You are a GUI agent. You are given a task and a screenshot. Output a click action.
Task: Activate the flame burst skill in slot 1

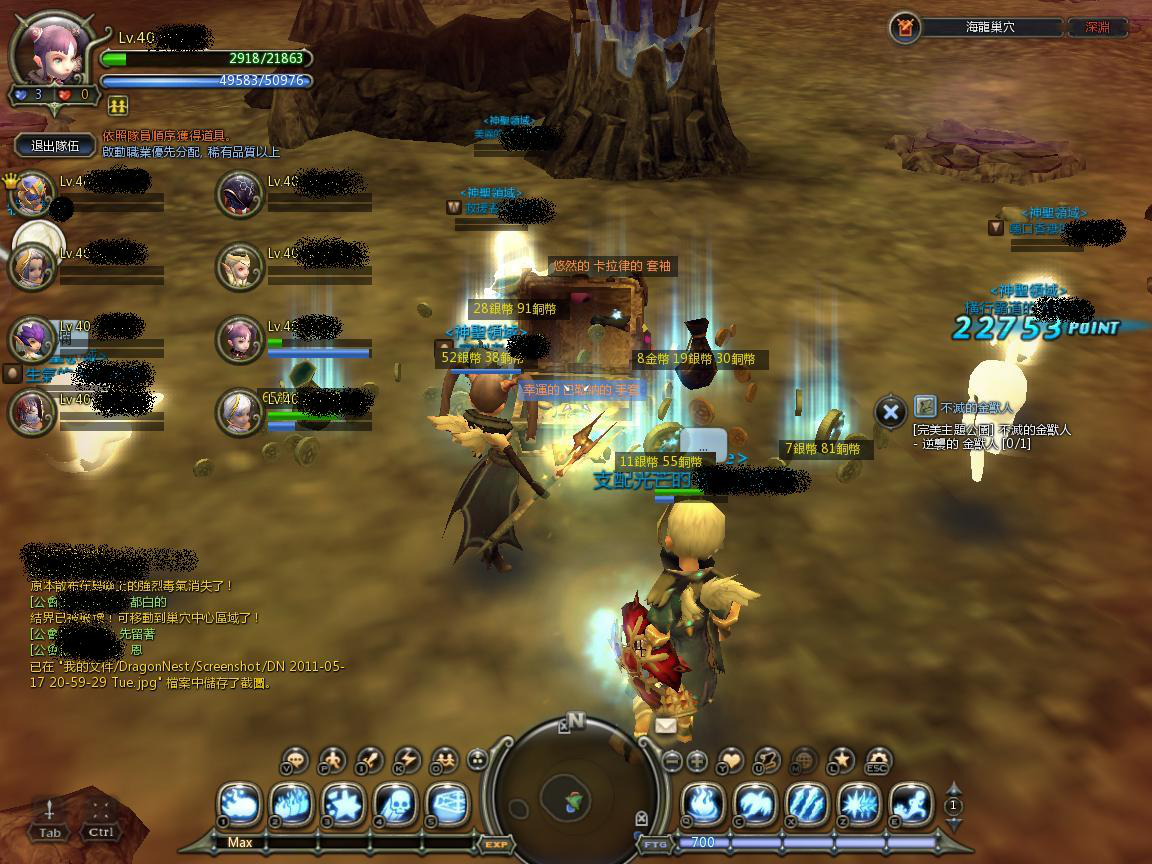pos(239,804)
